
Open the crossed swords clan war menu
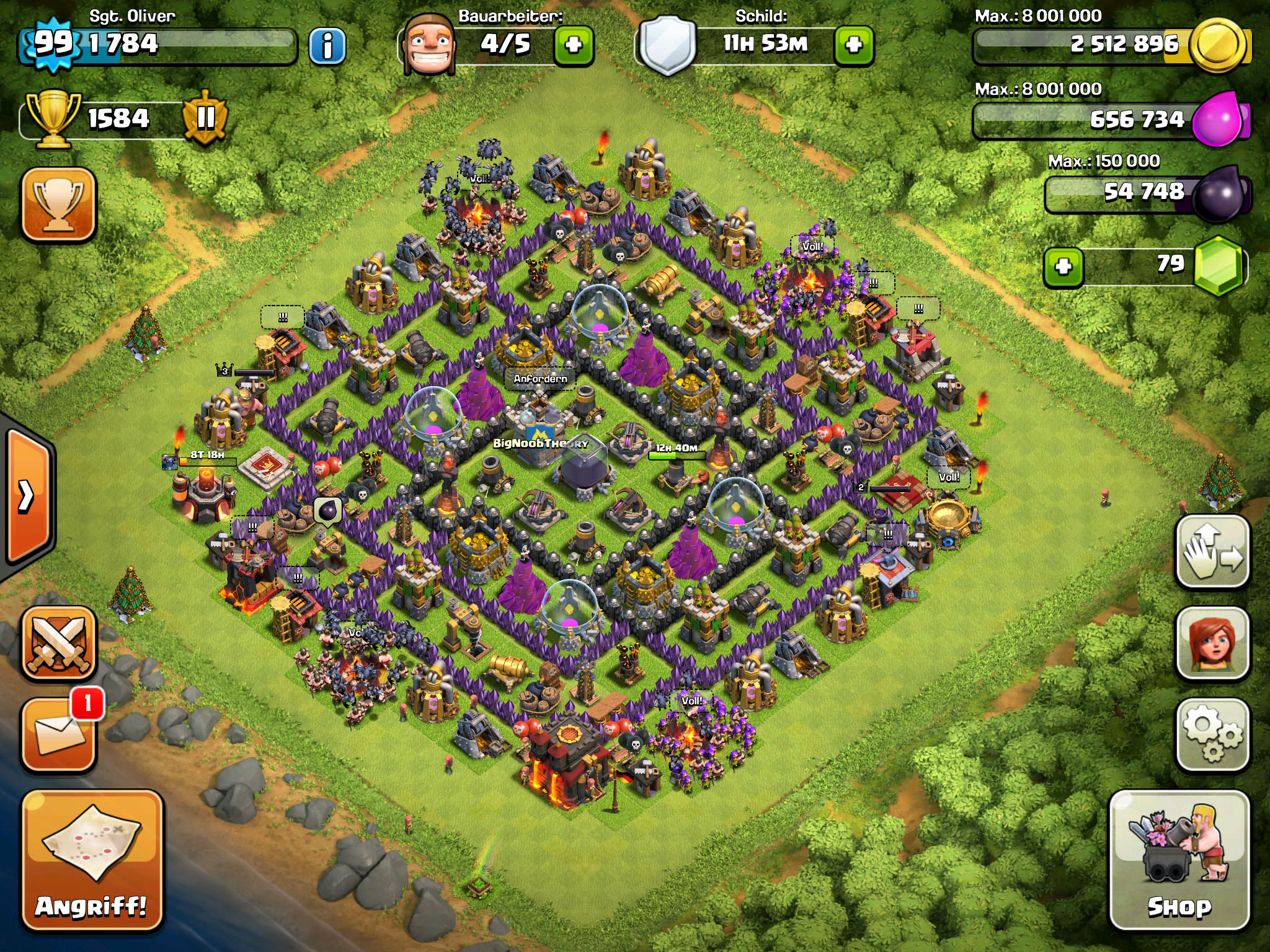tap(59, 642)
